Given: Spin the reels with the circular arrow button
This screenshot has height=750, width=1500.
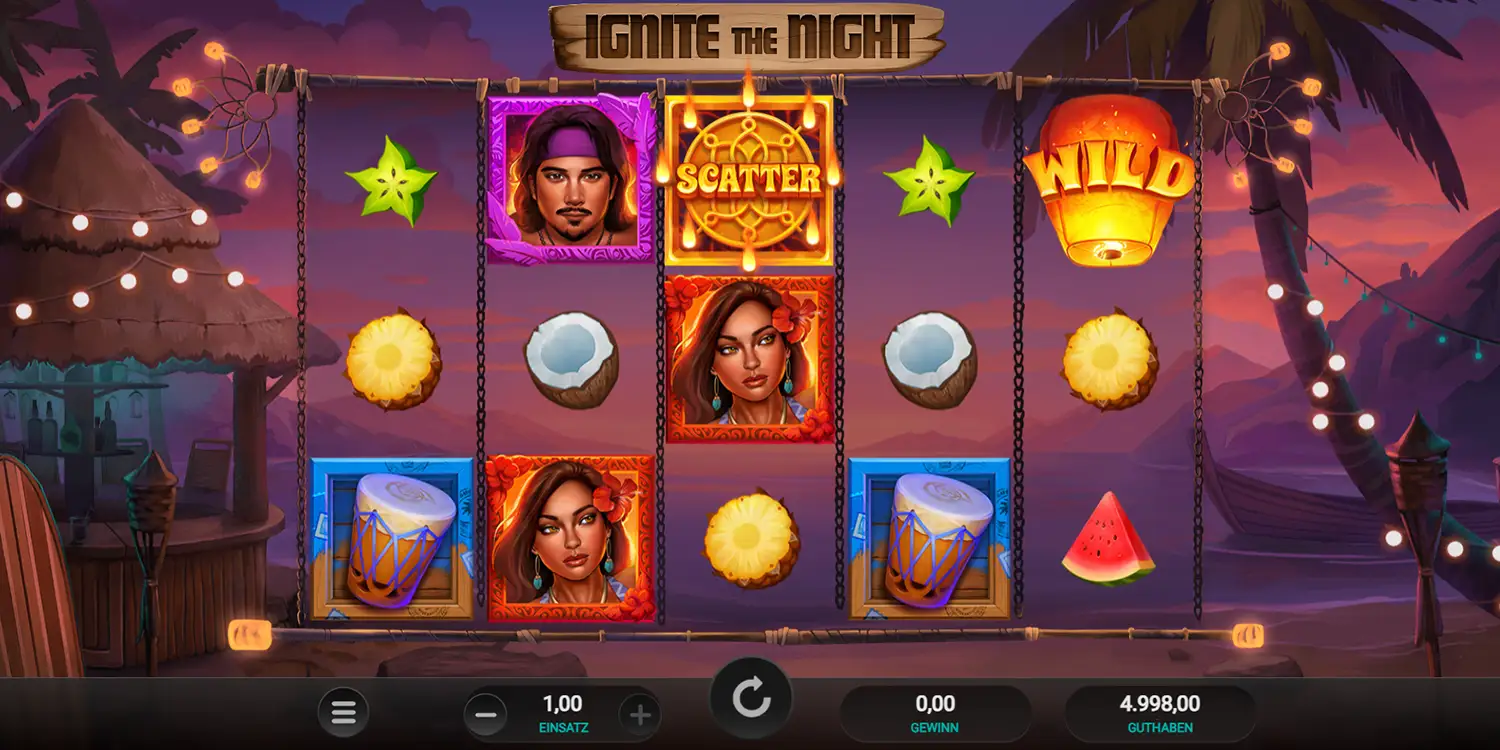Looking at the screenshot, I should pos(751,699).
